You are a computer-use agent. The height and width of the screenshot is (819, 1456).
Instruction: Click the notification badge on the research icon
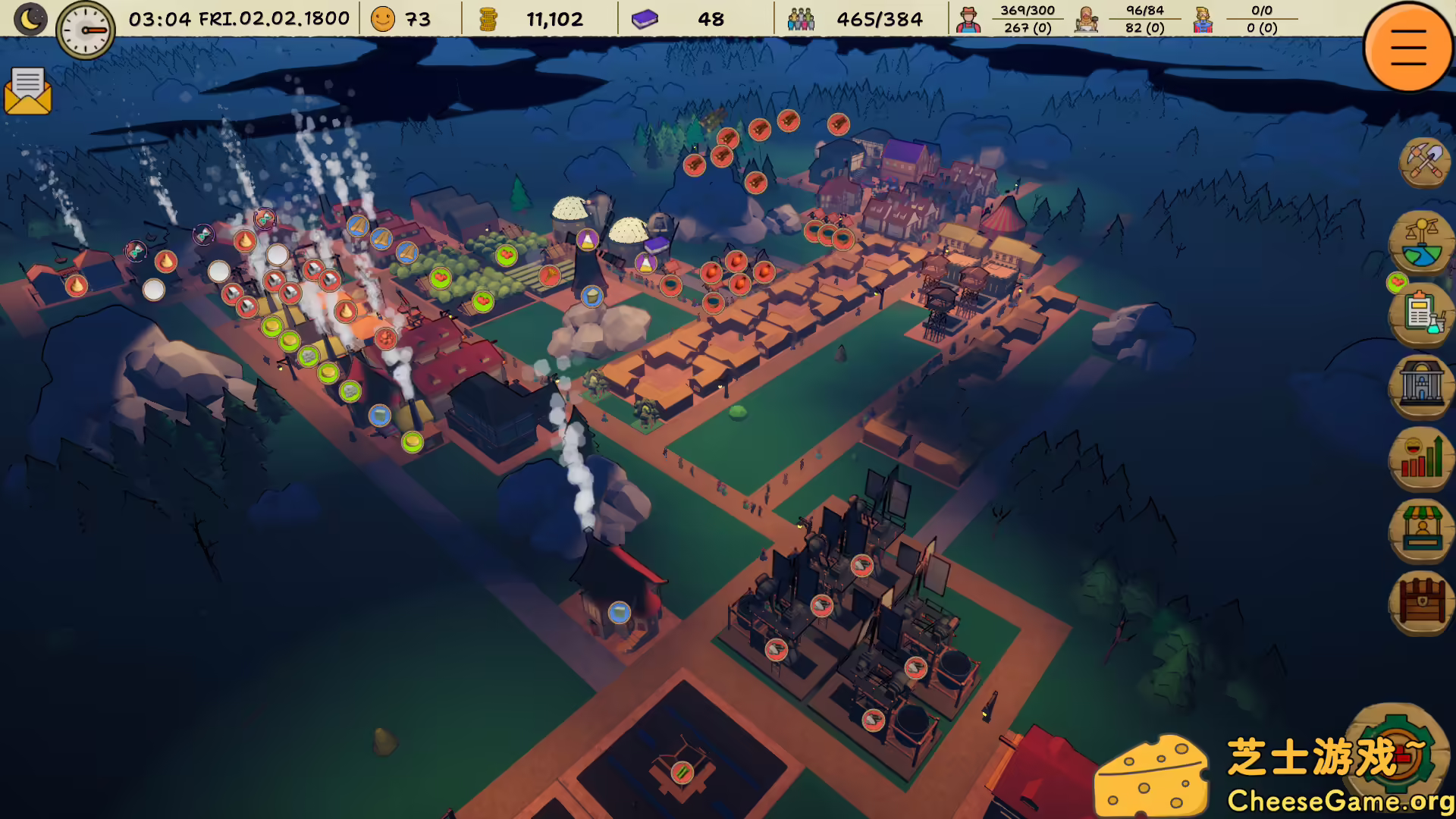1398,282
